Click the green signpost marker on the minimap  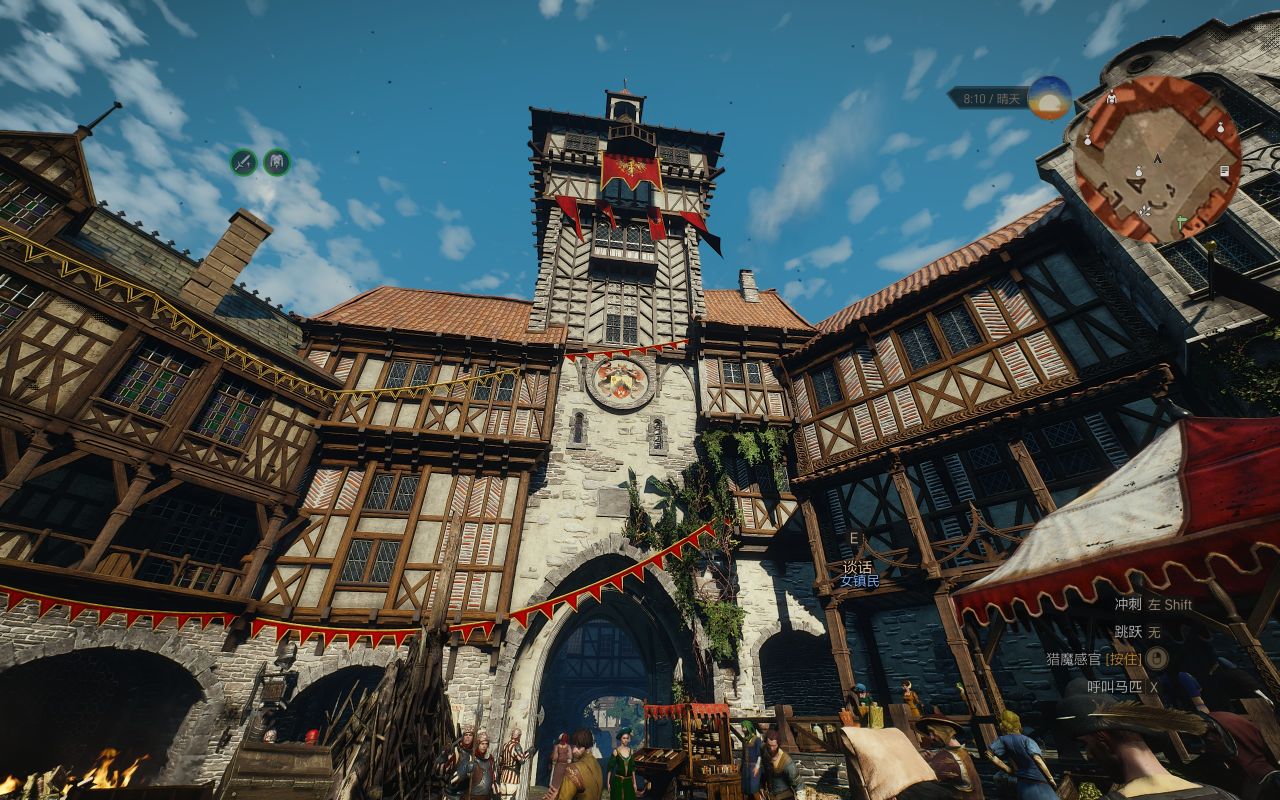coord(1182,220)
